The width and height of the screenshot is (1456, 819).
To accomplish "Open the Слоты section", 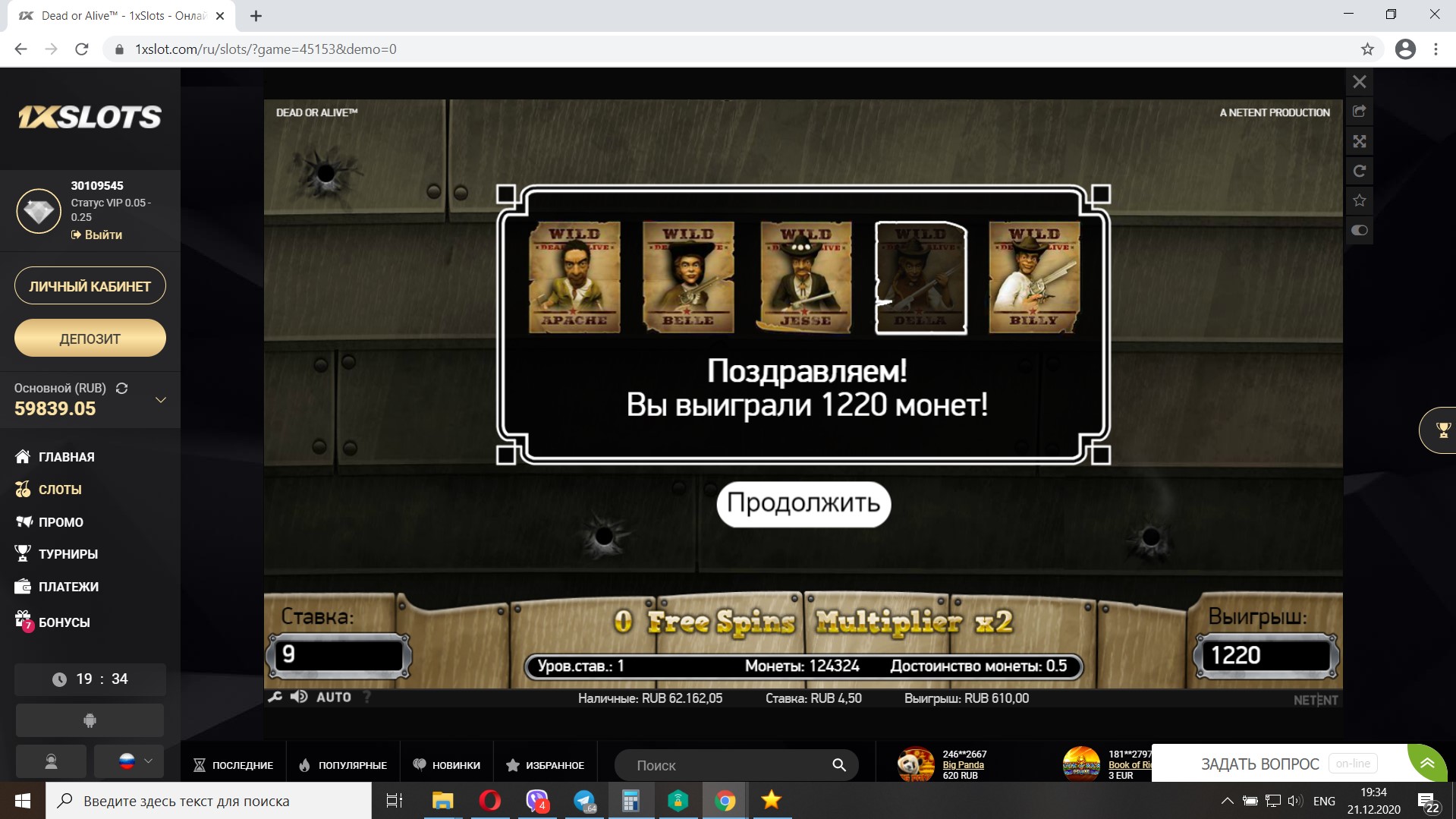I will coord(59,490).
